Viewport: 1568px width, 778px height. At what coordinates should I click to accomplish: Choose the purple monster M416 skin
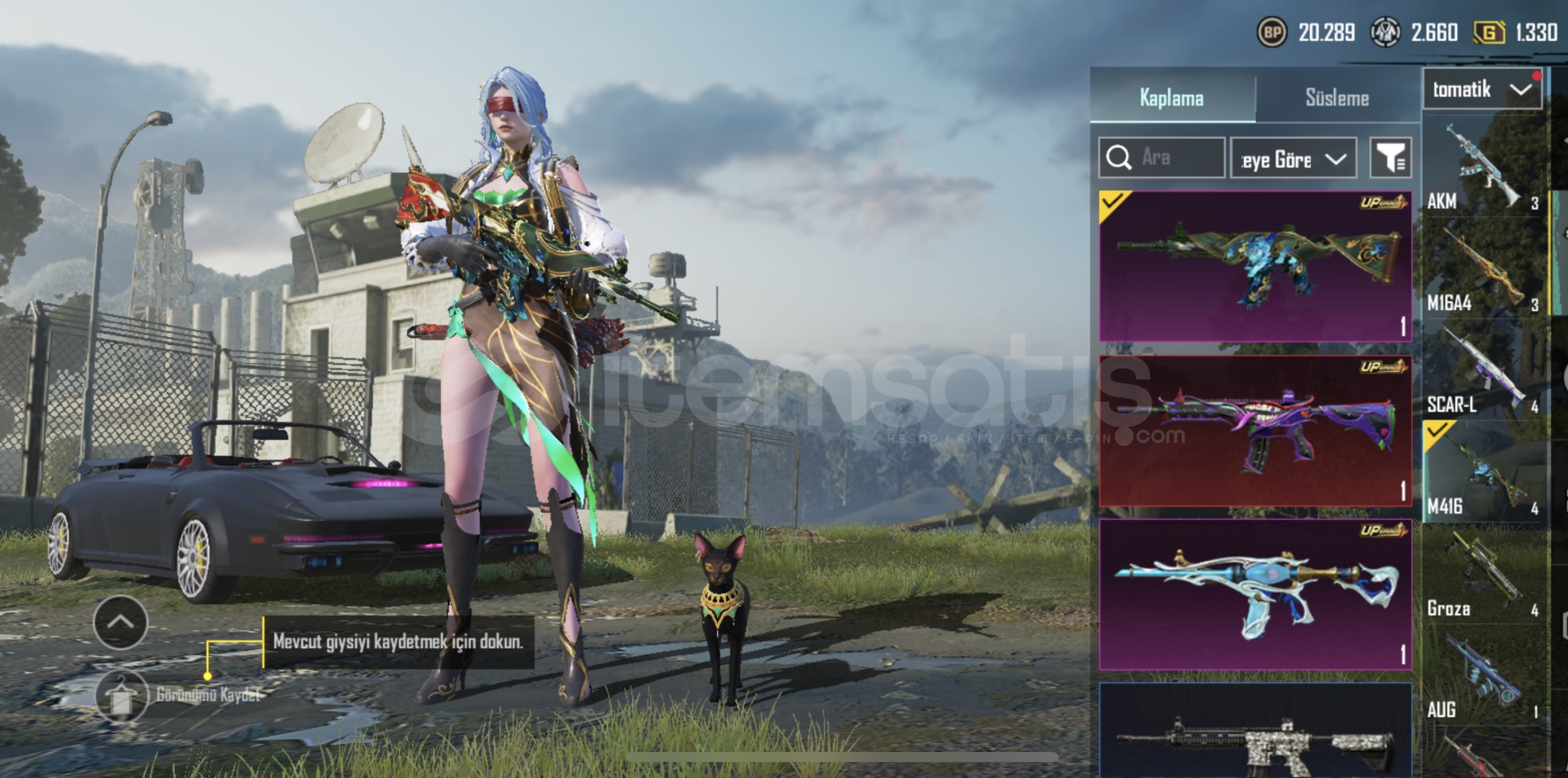point(1255,431)
